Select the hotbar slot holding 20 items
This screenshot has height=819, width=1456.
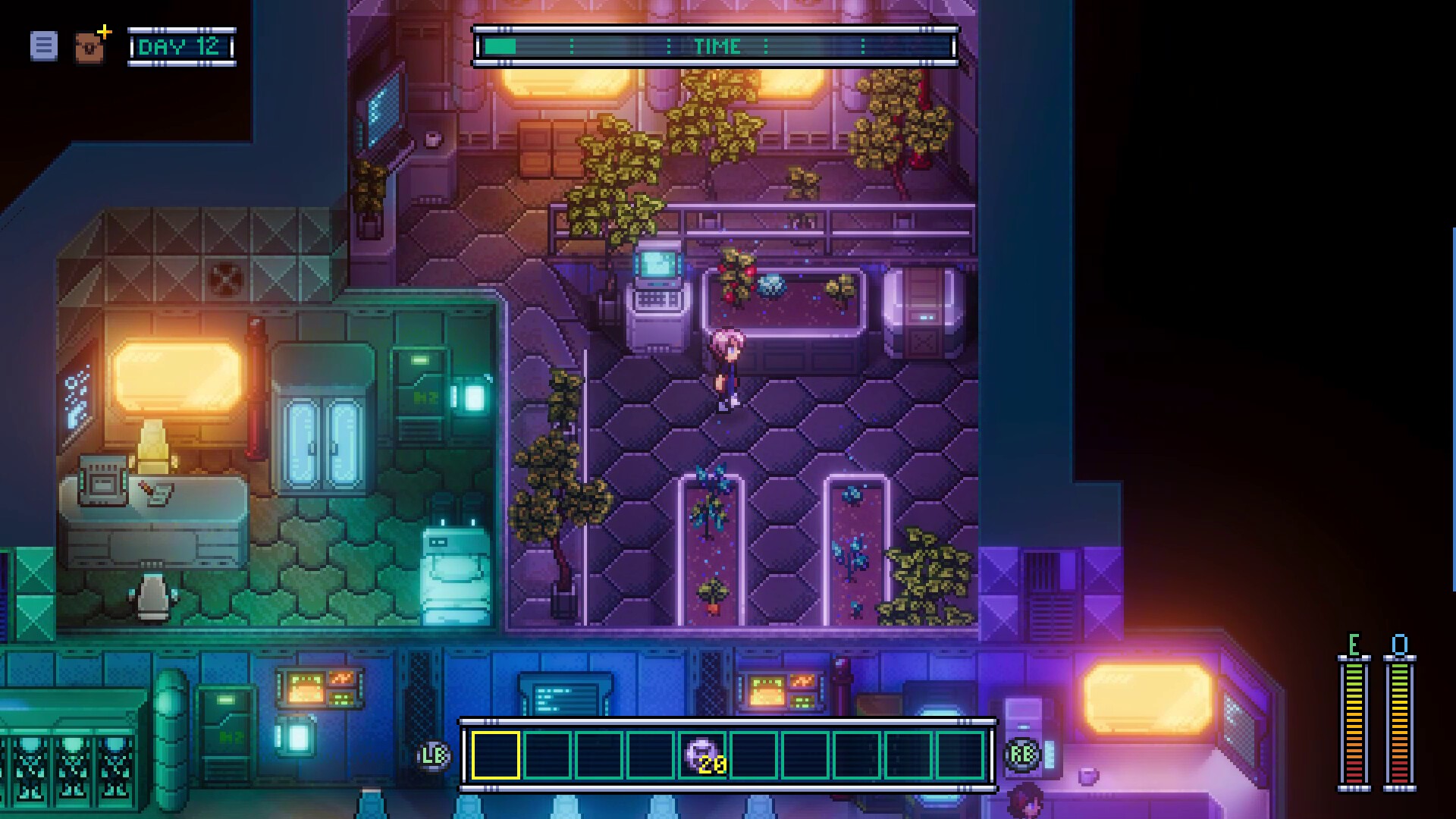(701, 755)
